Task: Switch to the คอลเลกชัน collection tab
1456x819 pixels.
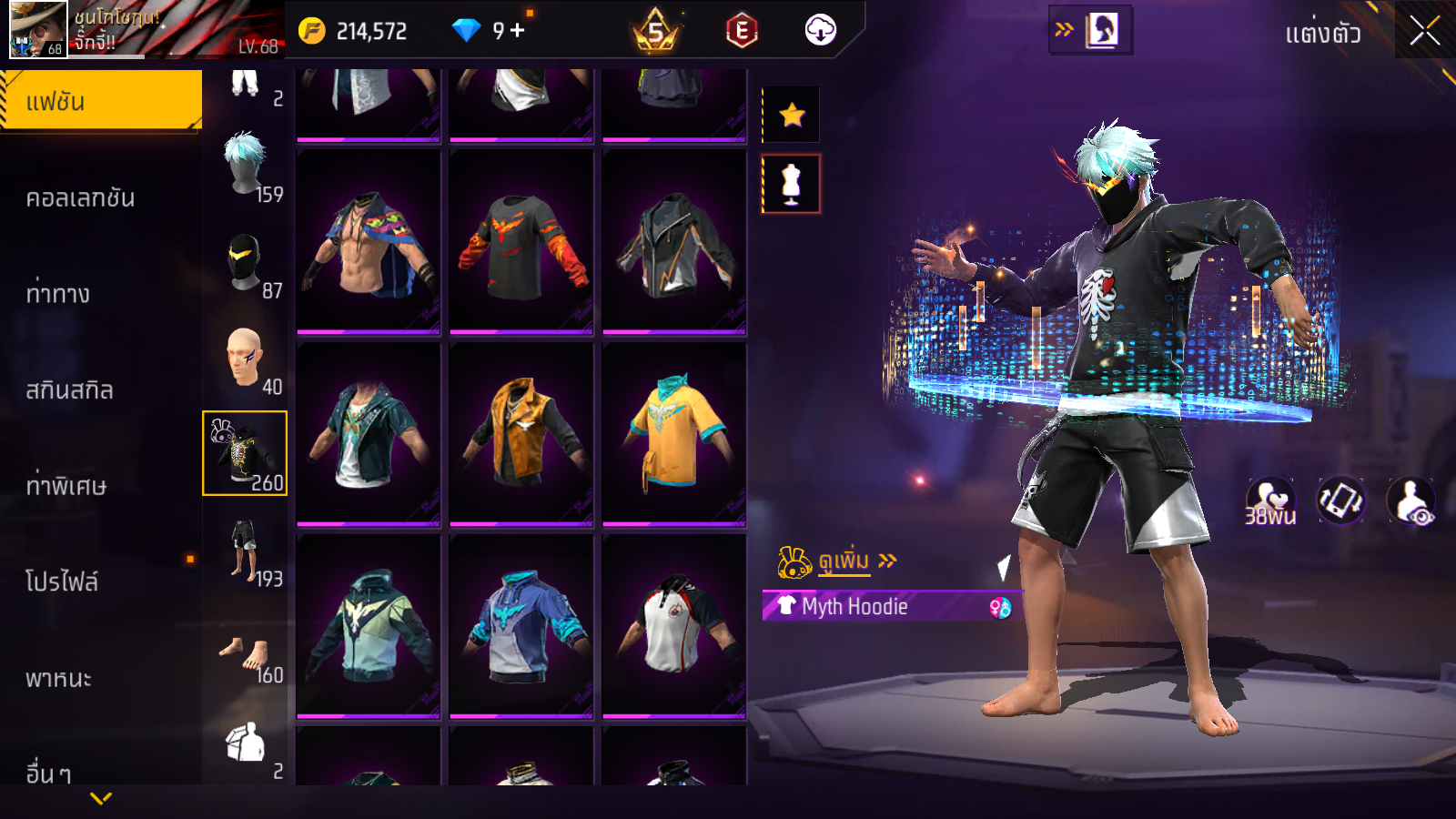Action: [x=80, y=198]
